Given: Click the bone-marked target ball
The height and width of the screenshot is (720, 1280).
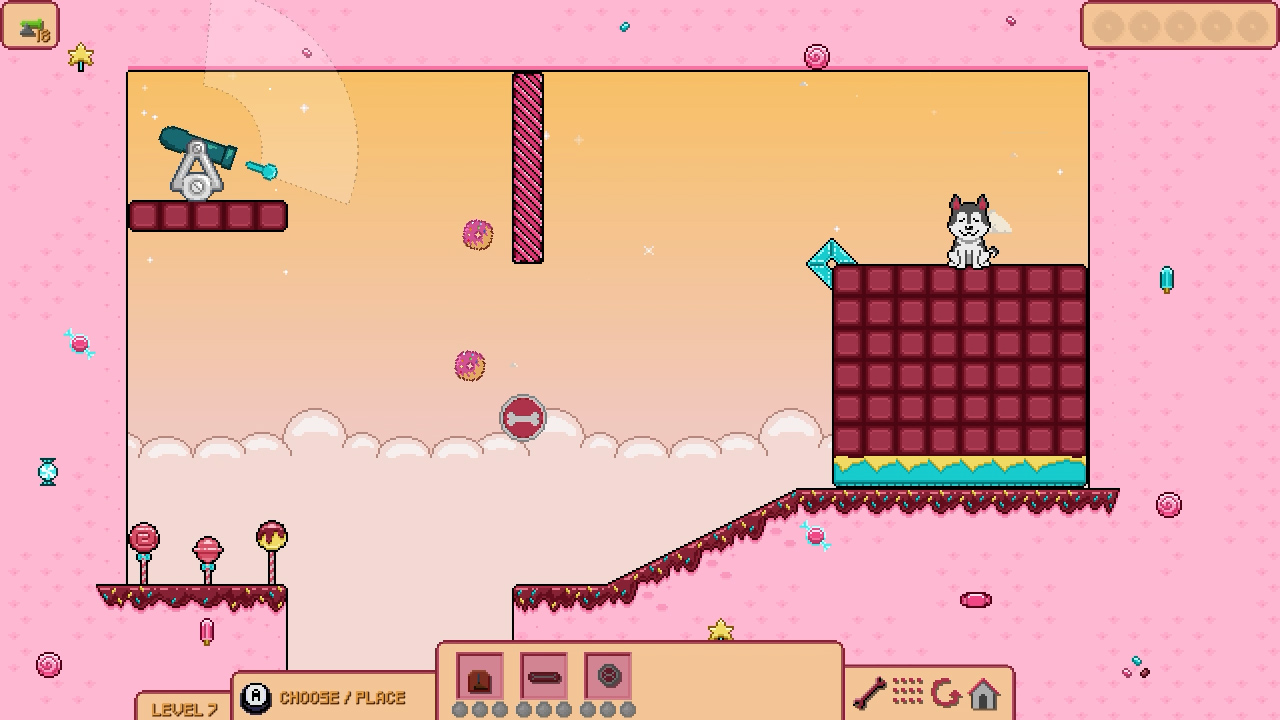Looking at the screenshot, I should 524,418.
